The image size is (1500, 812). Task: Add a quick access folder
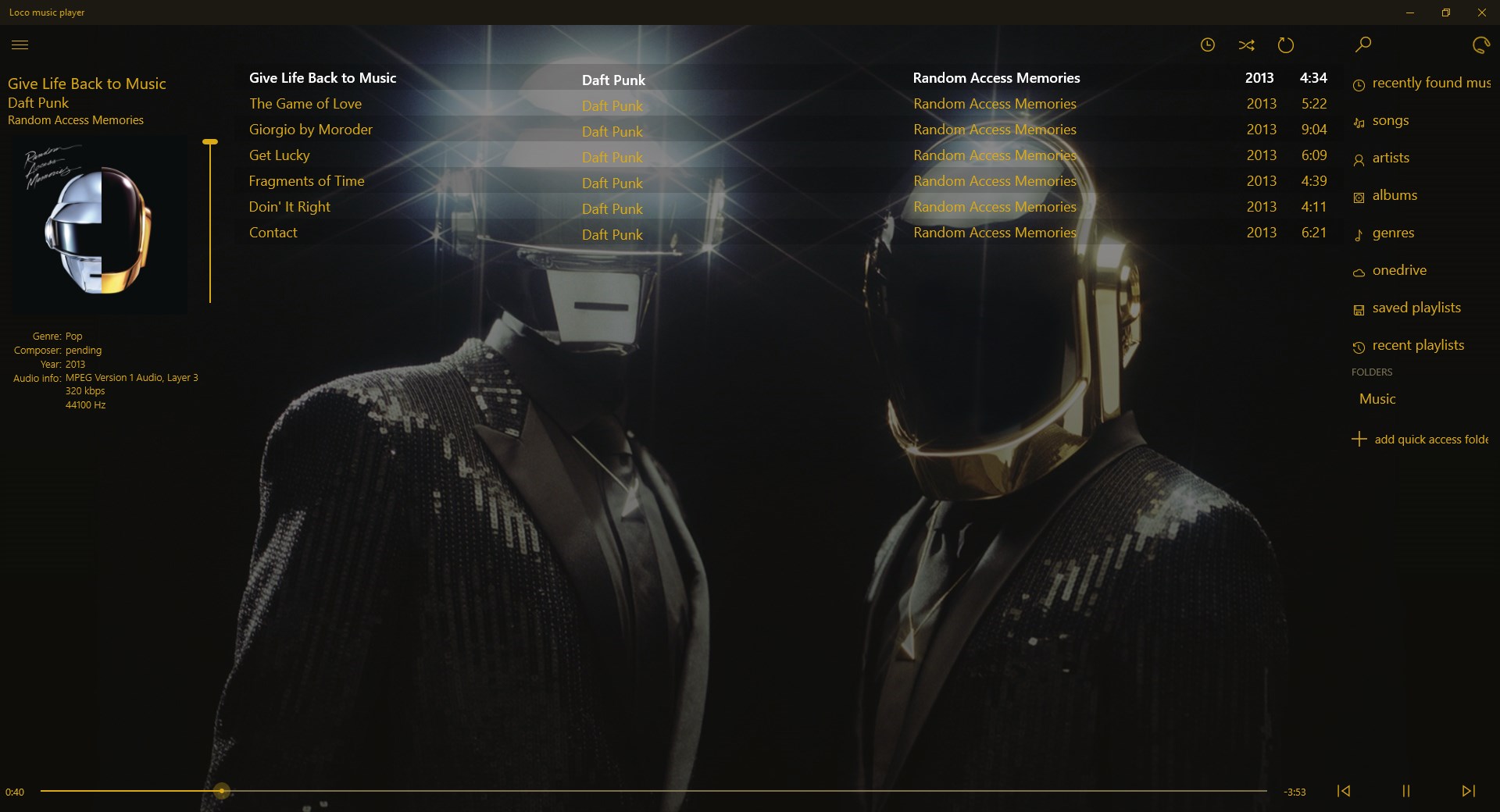1430,439
